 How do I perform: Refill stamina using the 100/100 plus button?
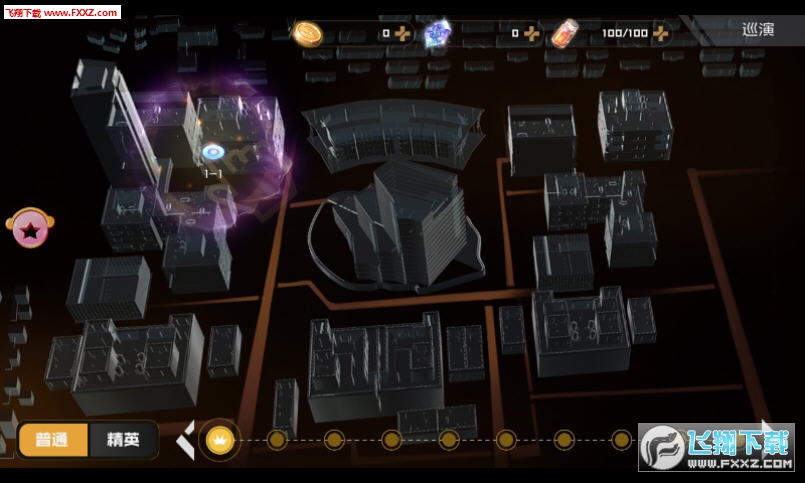point(661,33)
